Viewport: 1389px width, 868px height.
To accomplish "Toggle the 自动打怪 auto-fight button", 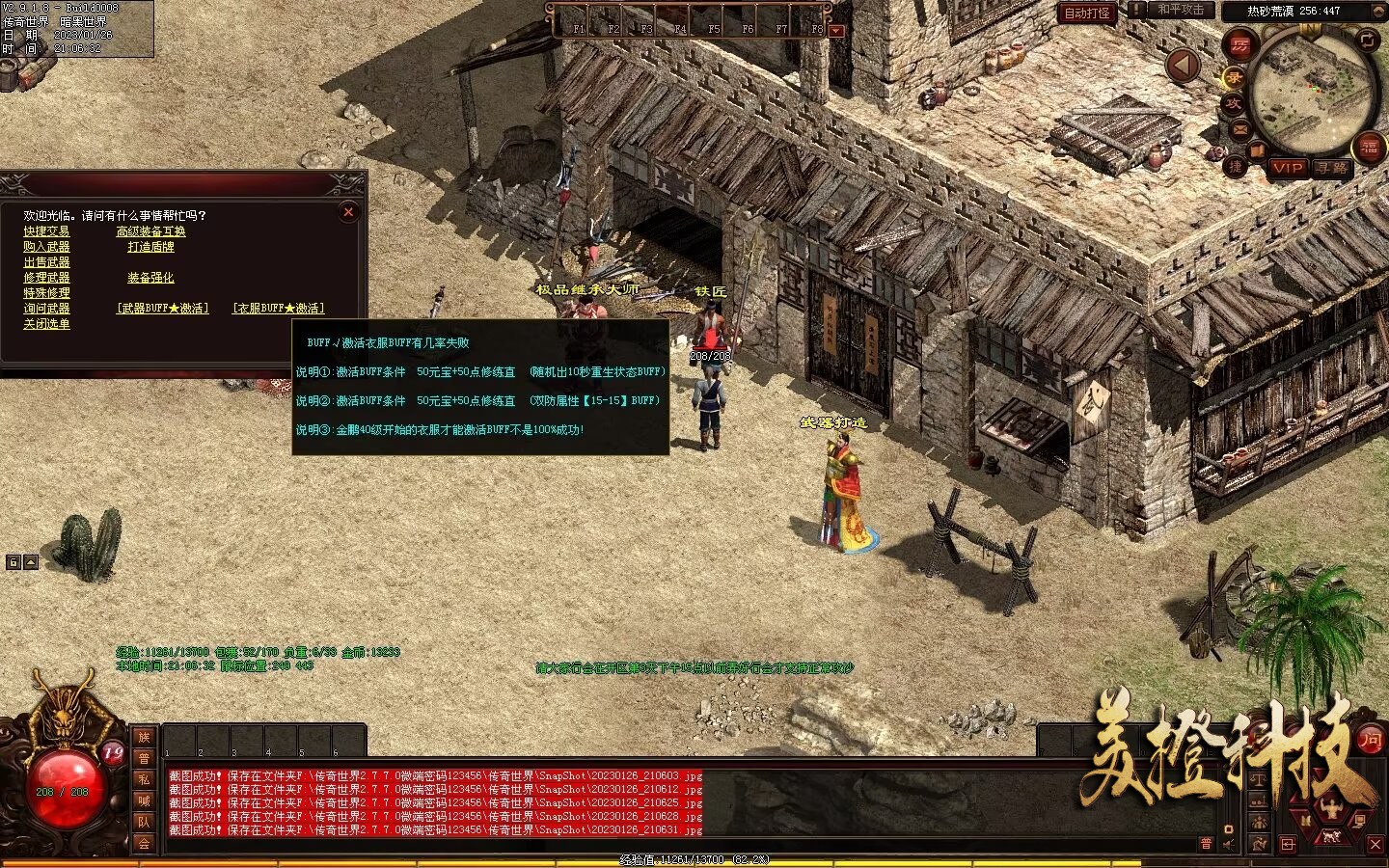I will pos(1087,13).
